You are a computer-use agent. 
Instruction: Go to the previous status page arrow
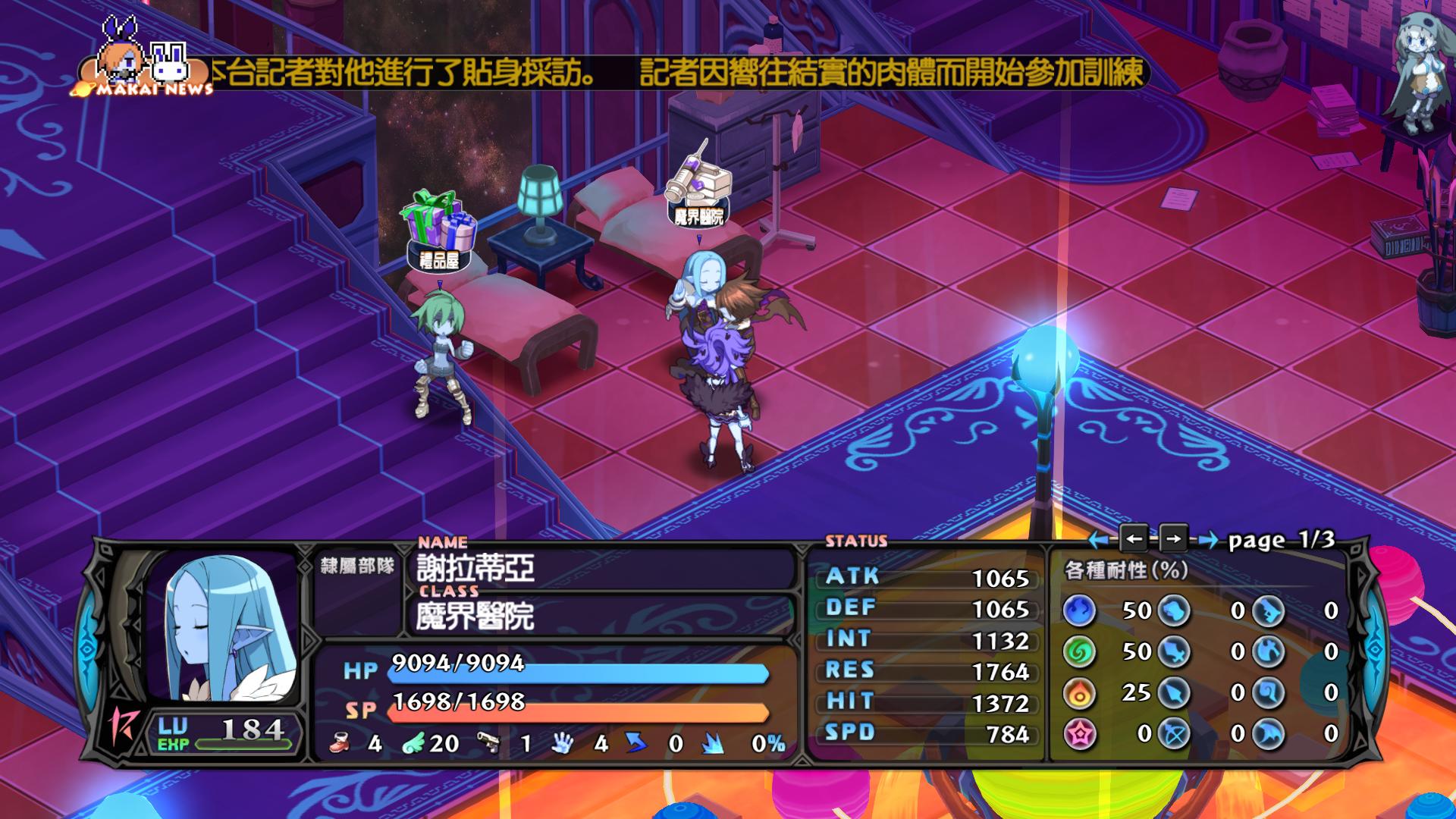click(x=1134, y=539)
